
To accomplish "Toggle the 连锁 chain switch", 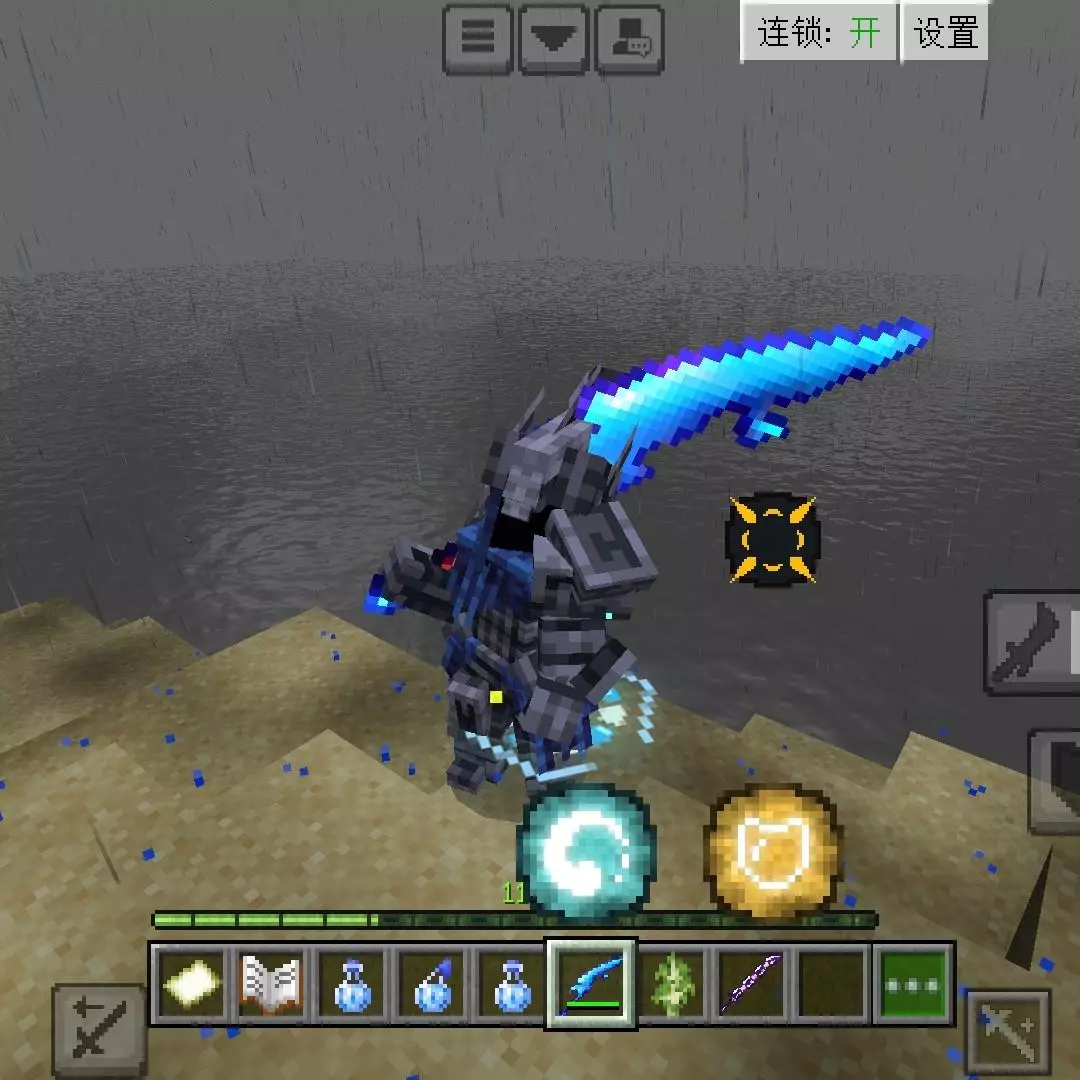I will click(x=818, y=33).
